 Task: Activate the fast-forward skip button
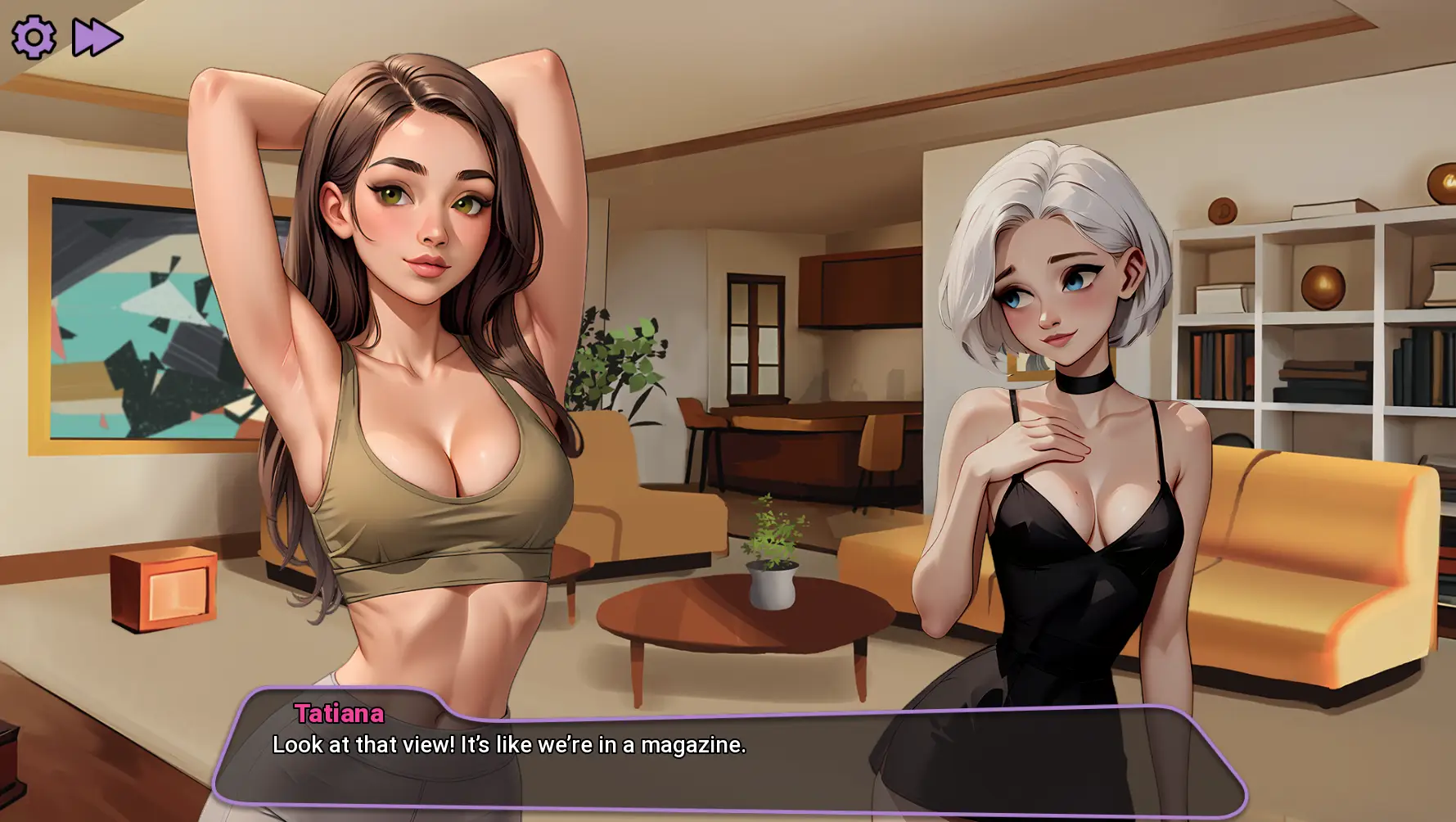pos(97,38)
